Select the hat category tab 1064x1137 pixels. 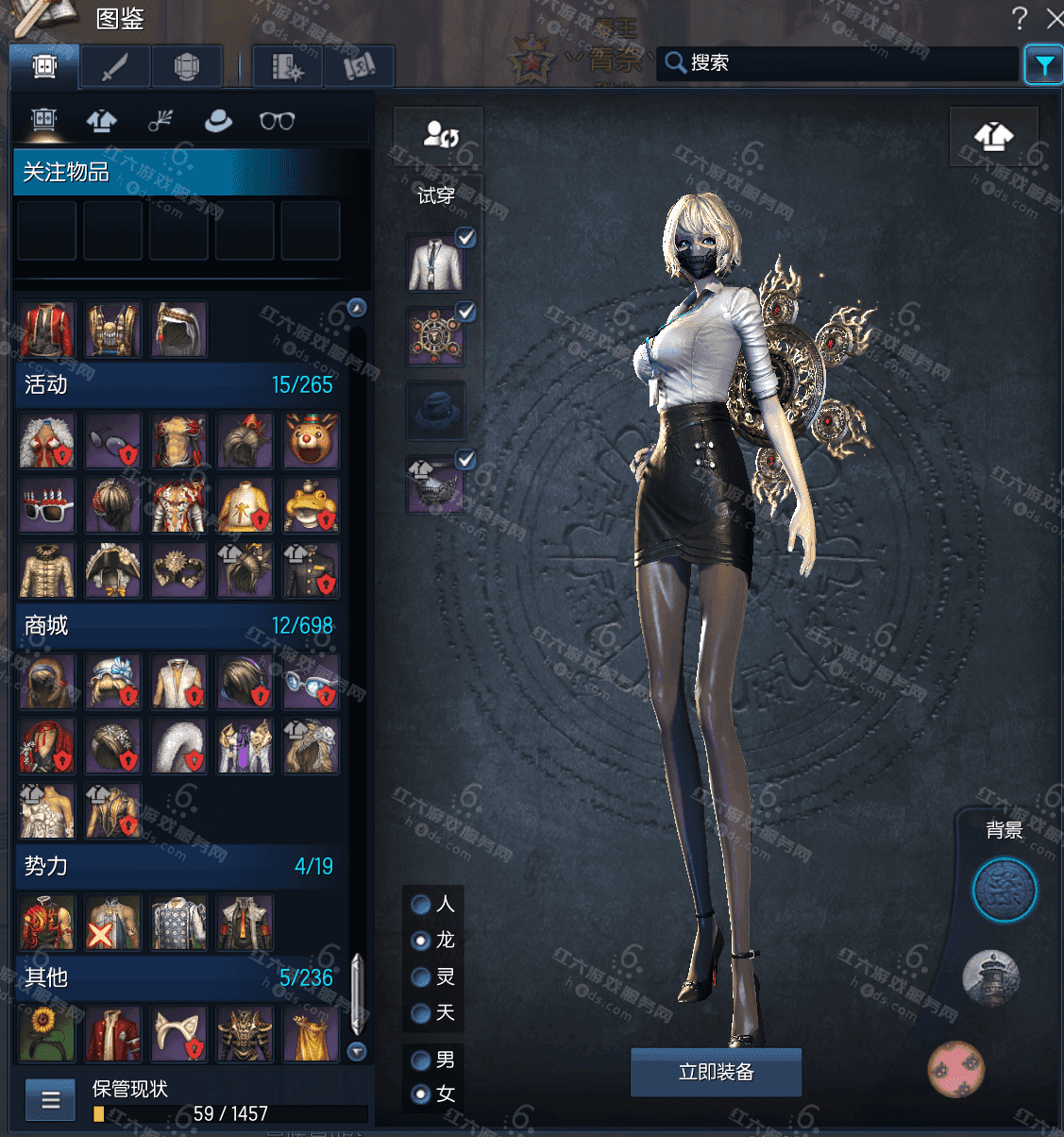click(x=218, y=121)
